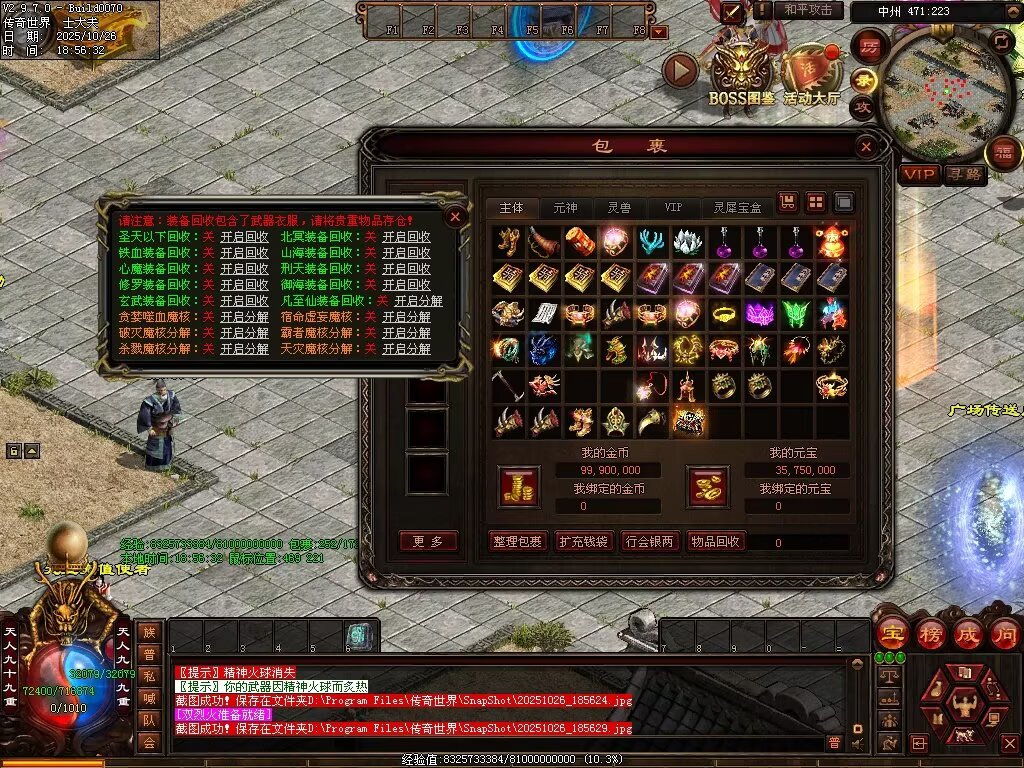Image resolution: width=1024 pixels, height=768 pixels.
Task: Close the 包裹 inventory window
Action: pos(867,147)
